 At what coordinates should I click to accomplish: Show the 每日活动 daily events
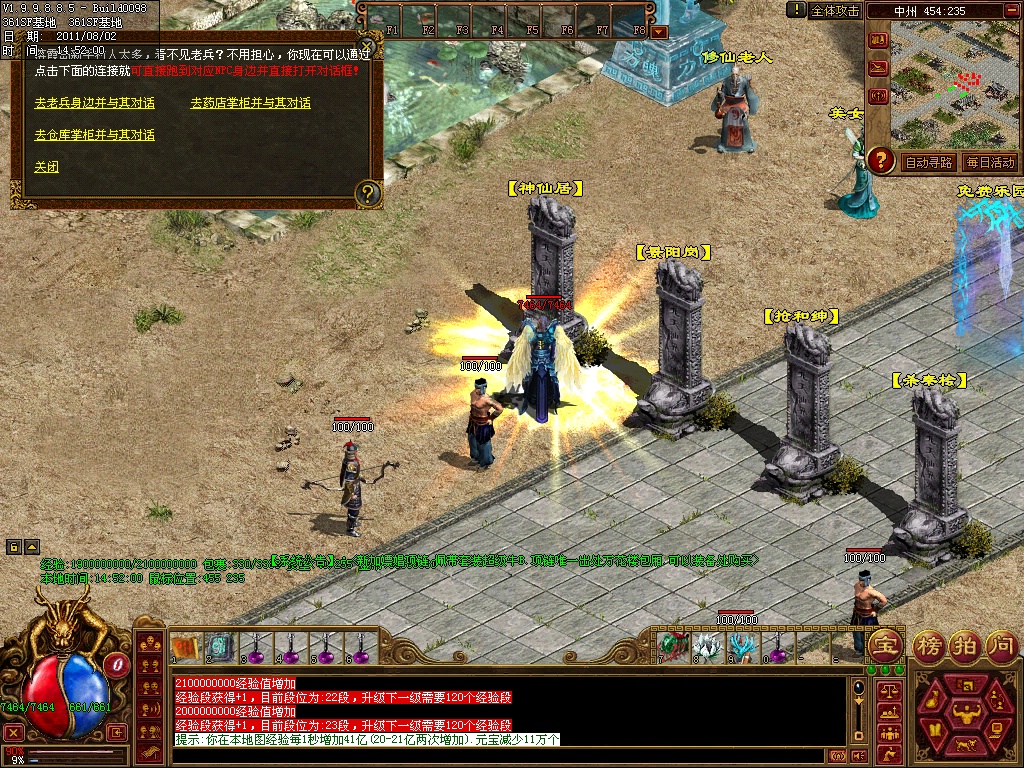(990, 162)
